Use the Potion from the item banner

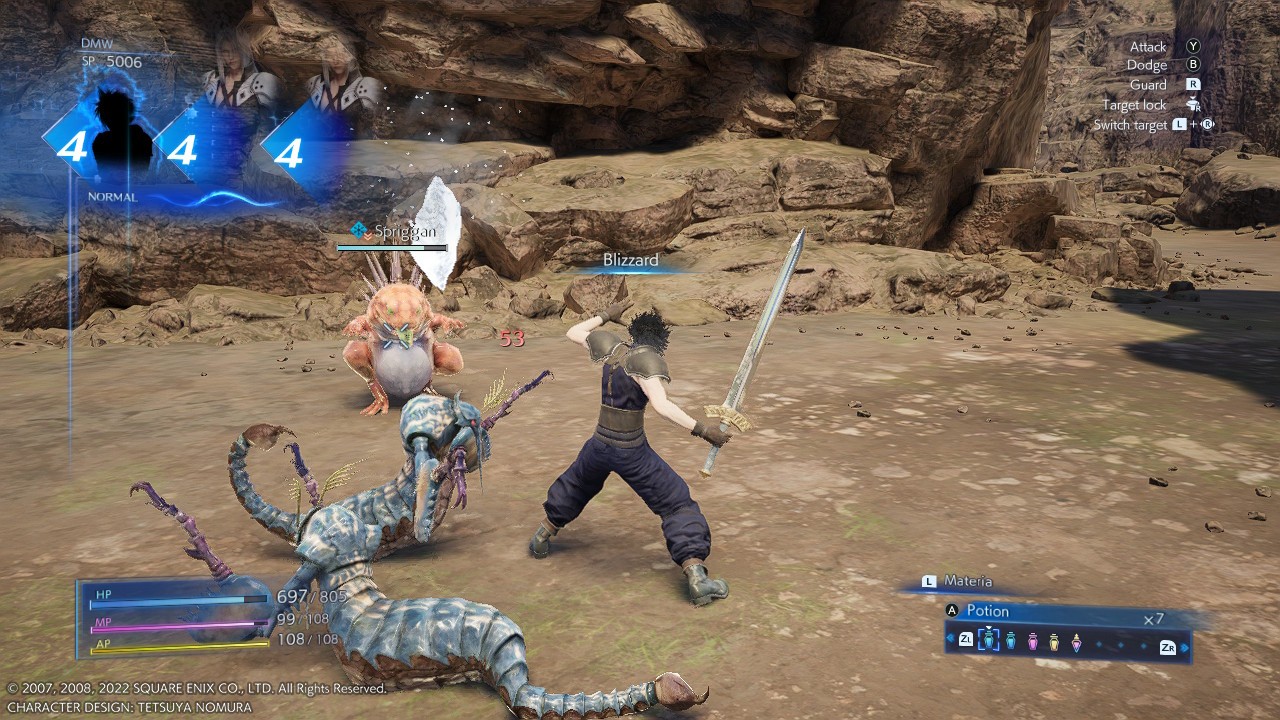[x=987, y=611]
